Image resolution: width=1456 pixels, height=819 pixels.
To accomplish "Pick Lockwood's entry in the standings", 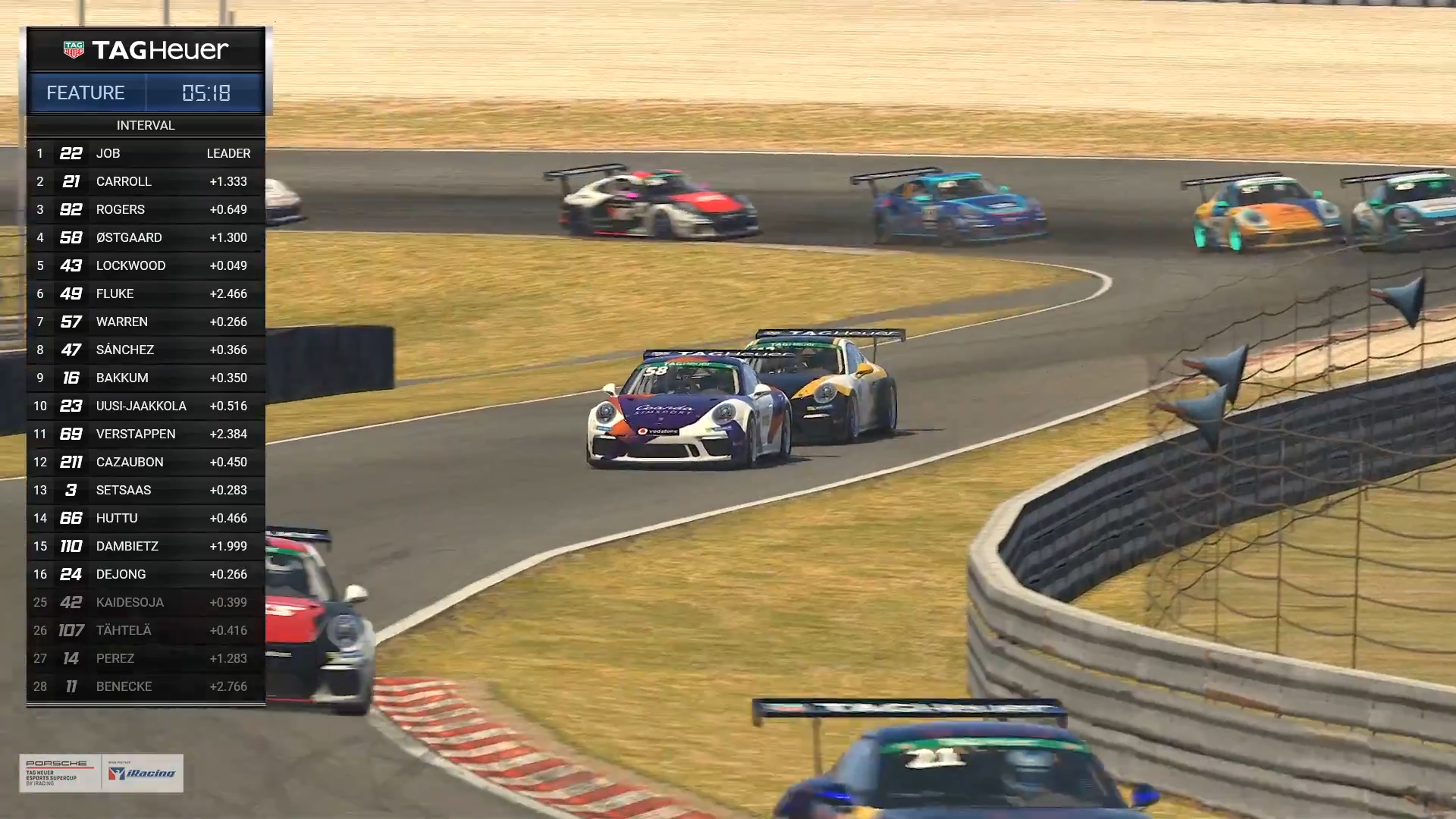I will 146,265.
